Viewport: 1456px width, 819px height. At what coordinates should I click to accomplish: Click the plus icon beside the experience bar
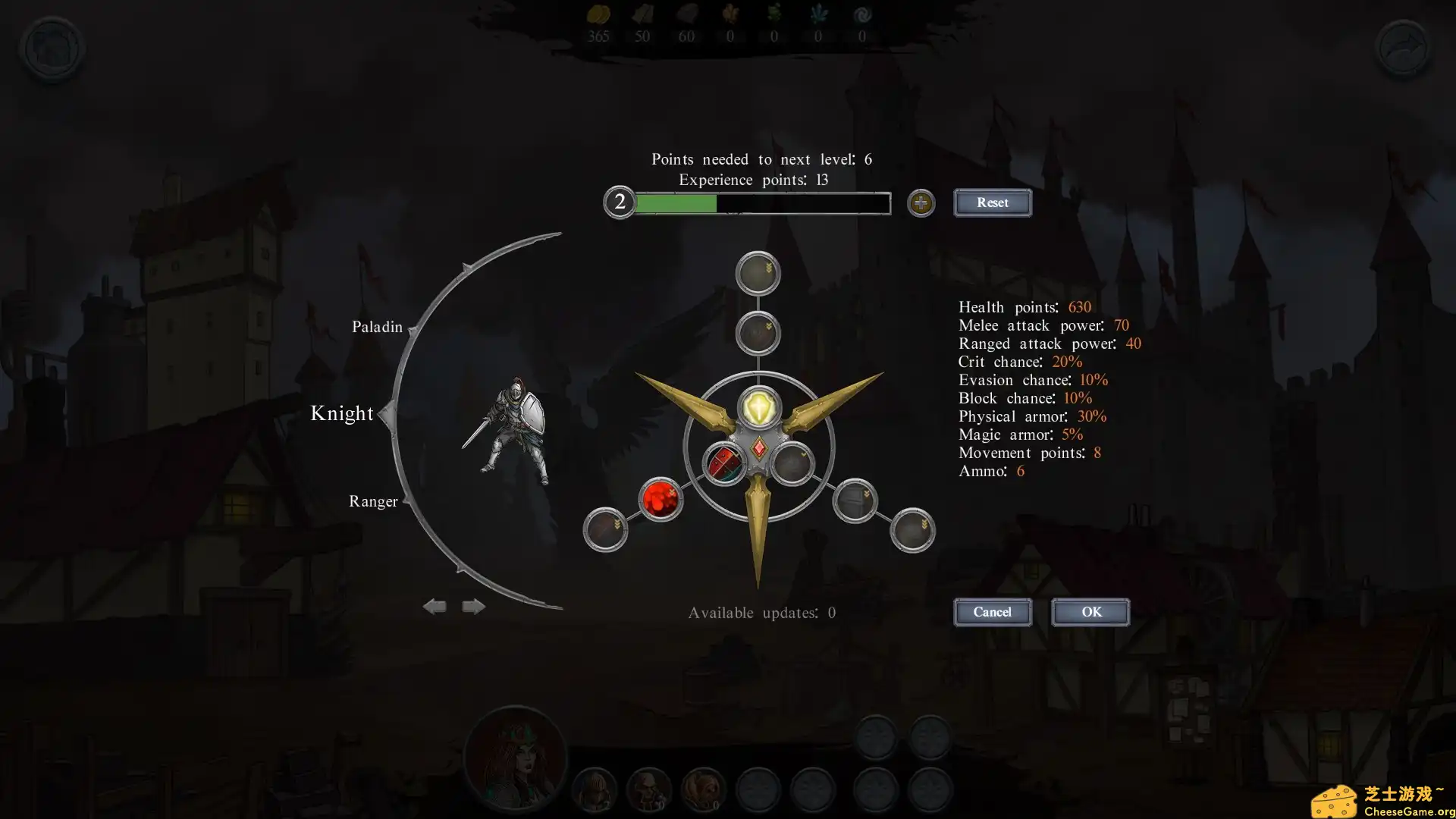coord(921,203)
